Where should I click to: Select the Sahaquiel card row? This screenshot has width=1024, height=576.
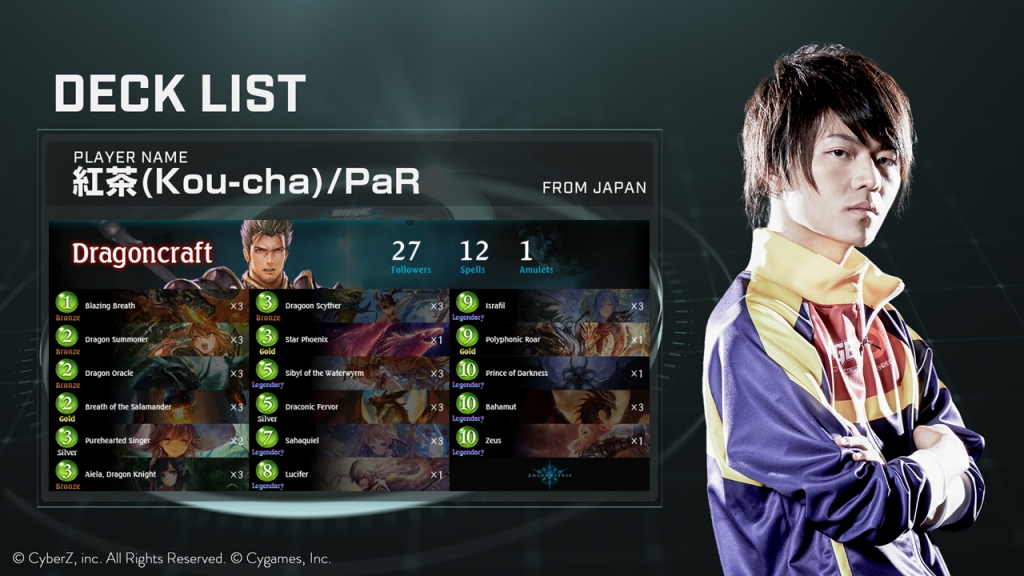350,441
